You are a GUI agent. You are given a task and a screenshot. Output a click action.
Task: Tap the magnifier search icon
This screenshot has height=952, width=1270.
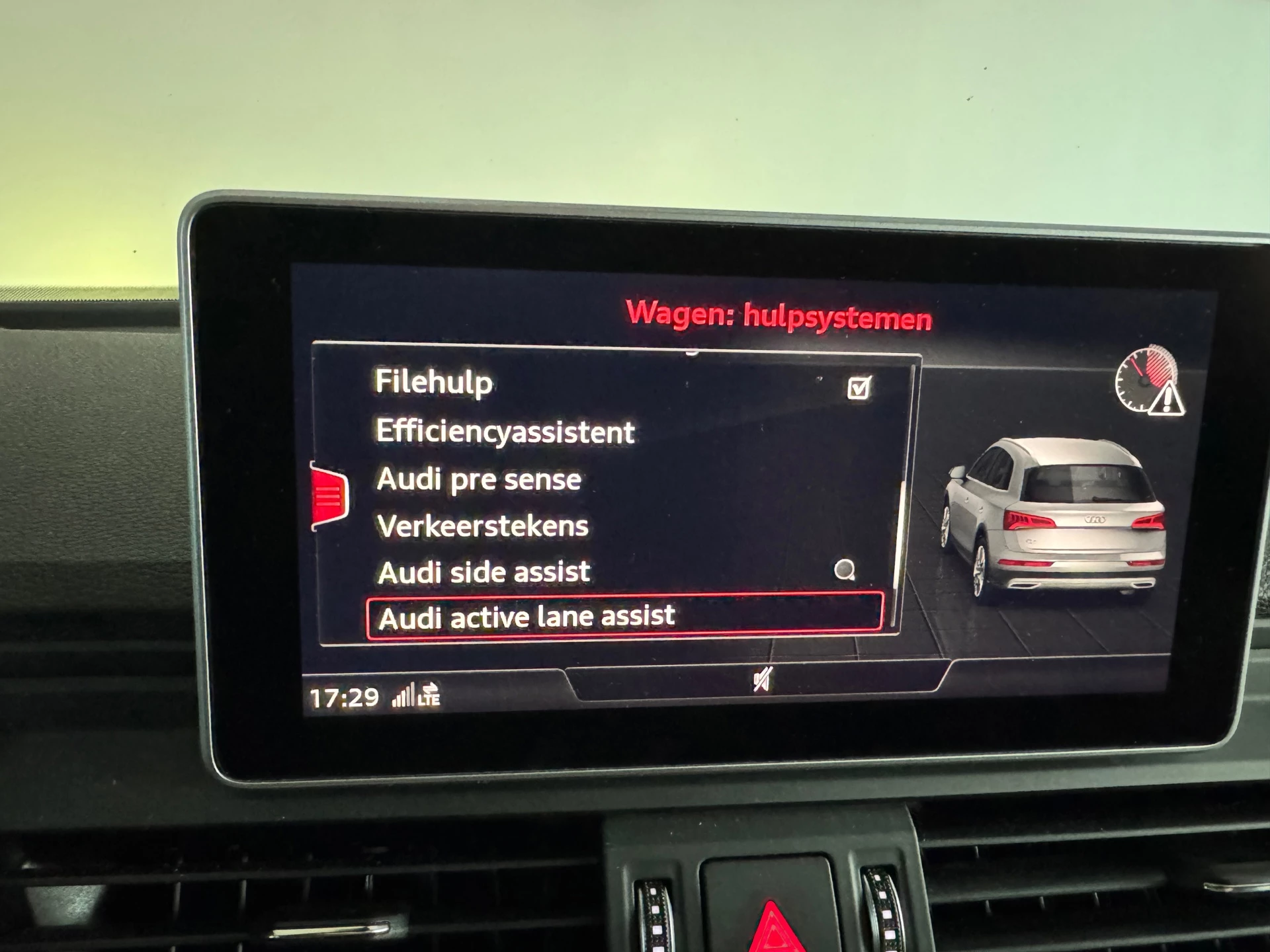coord(847,570)
